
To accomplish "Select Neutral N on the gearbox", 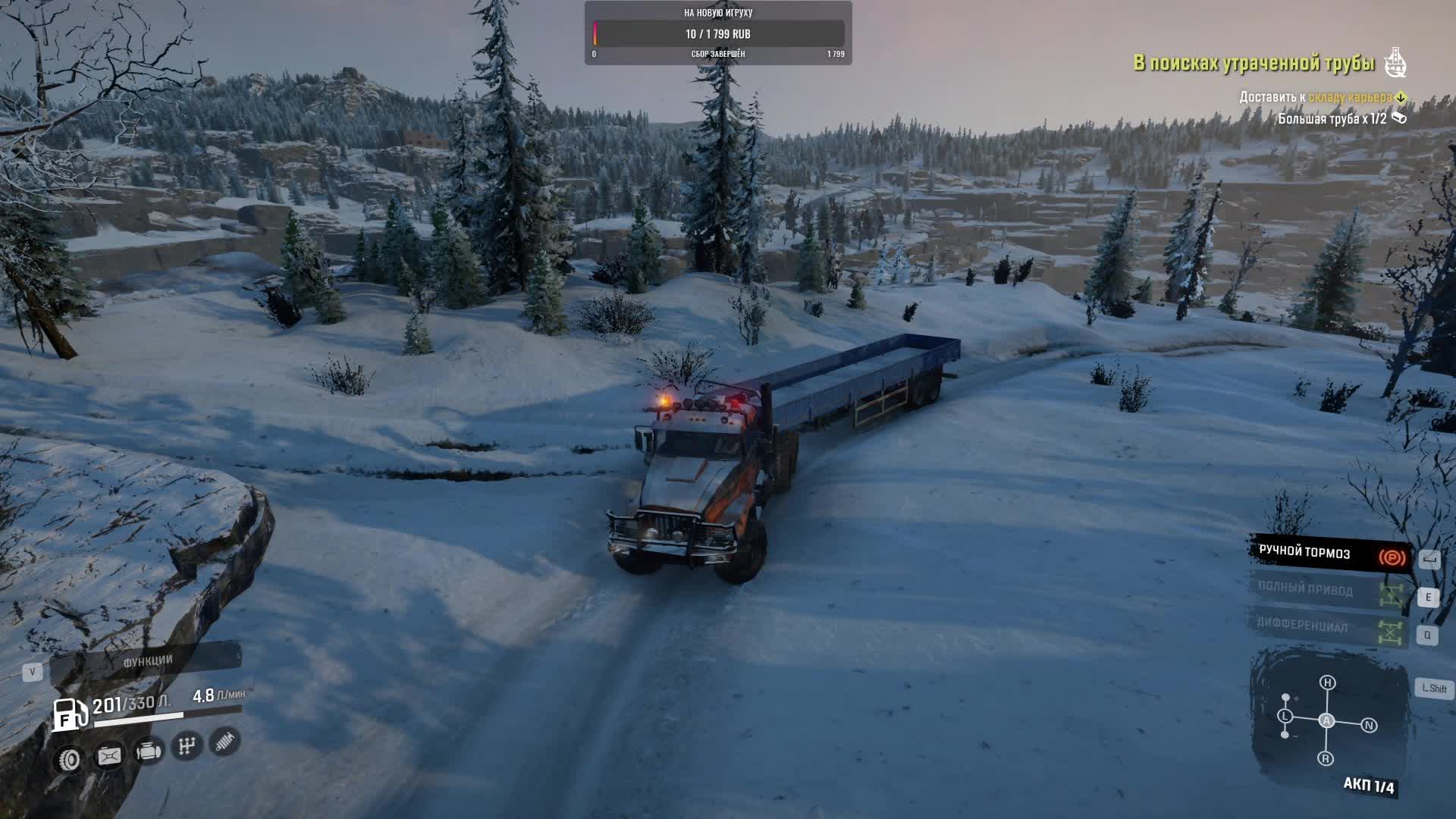I will pyautogui.click(x=1369, y=726).
